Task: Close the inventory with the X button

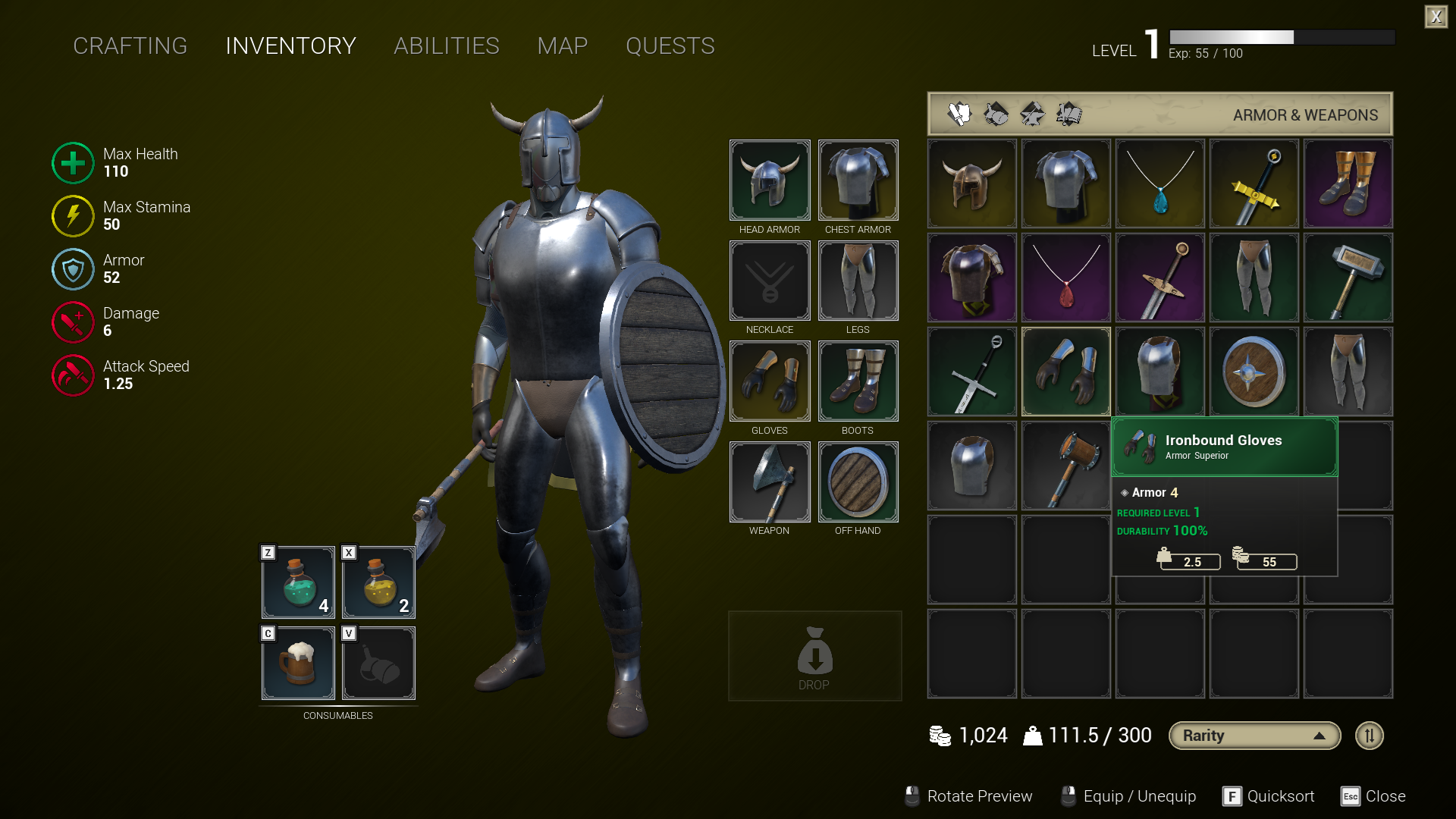Action: (1436, 17)
